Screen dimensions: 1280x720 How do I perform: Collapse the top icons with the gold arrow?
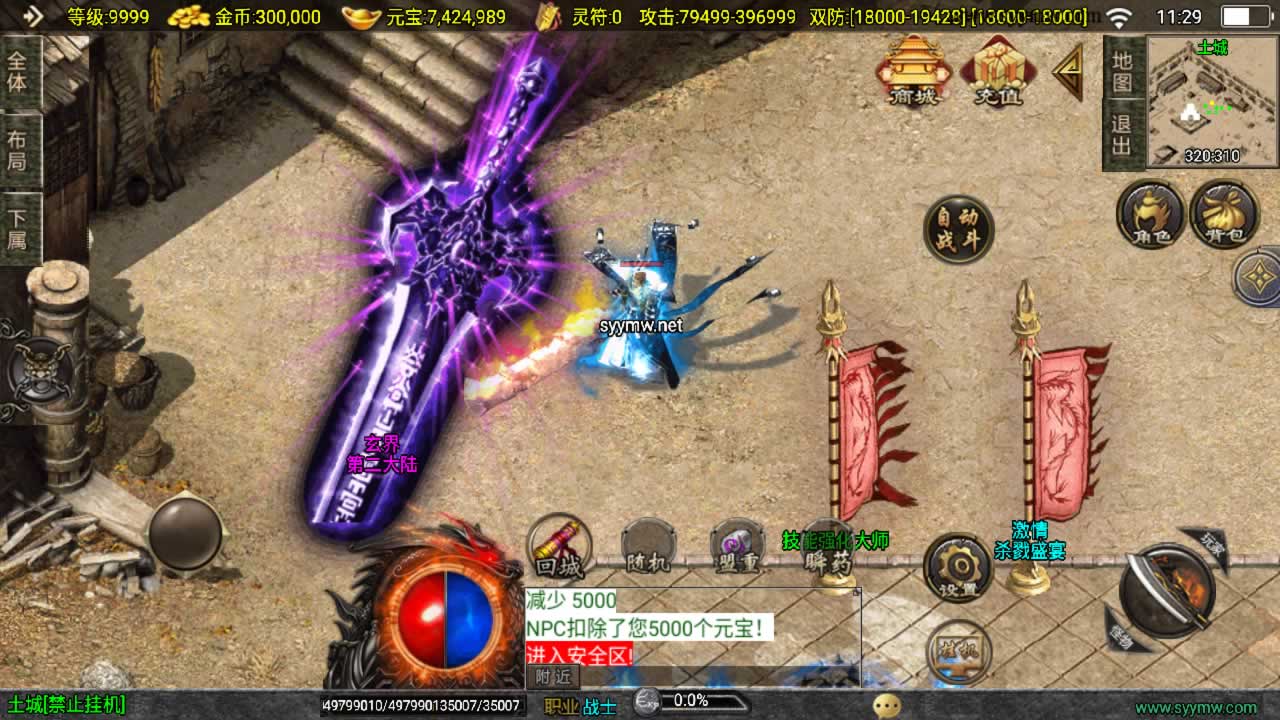pyautogui.click(x=1068, y=70)
